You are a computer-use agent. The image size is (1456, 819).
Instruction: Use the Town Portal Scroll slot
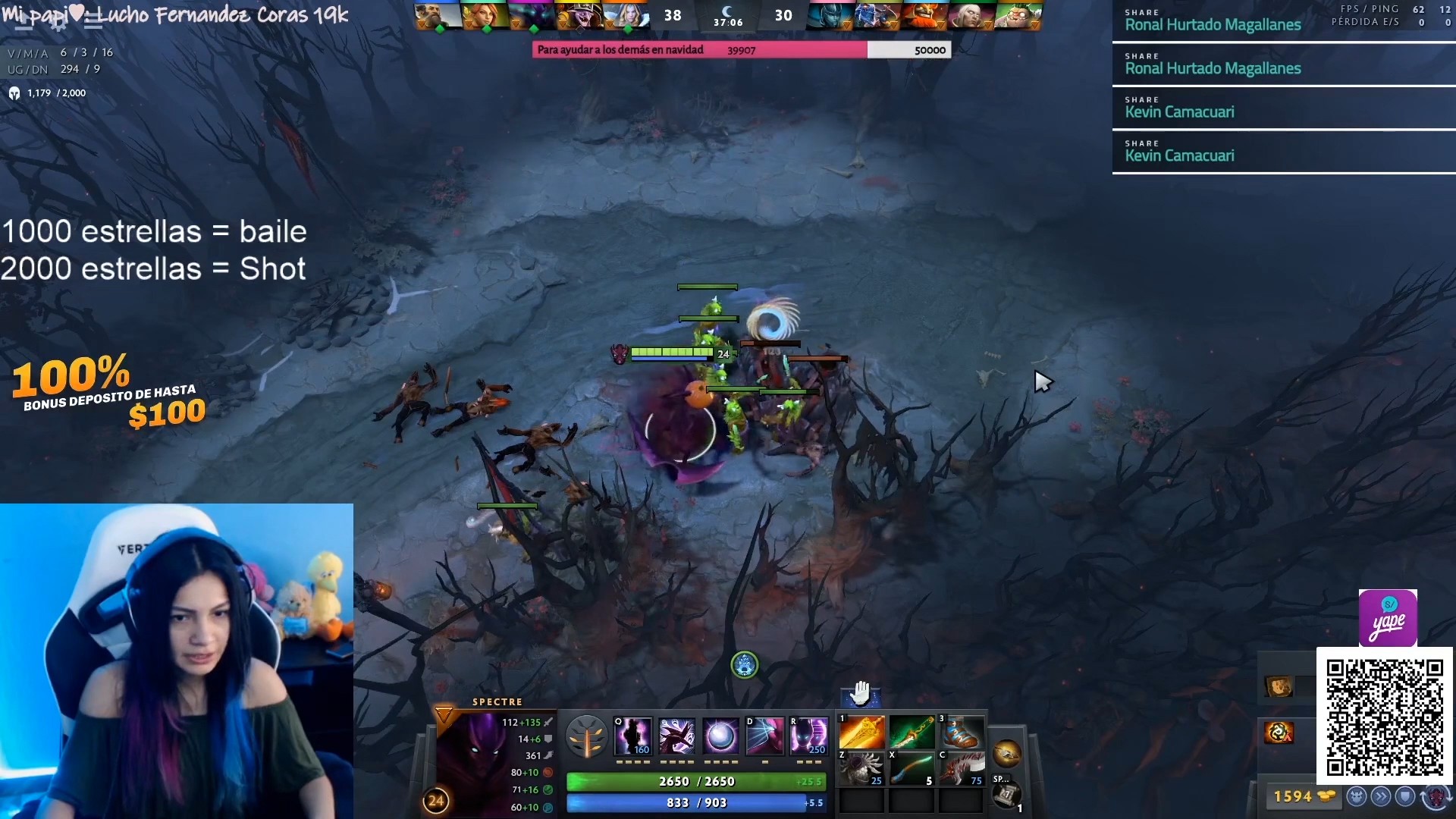[x=1006, y=795]
